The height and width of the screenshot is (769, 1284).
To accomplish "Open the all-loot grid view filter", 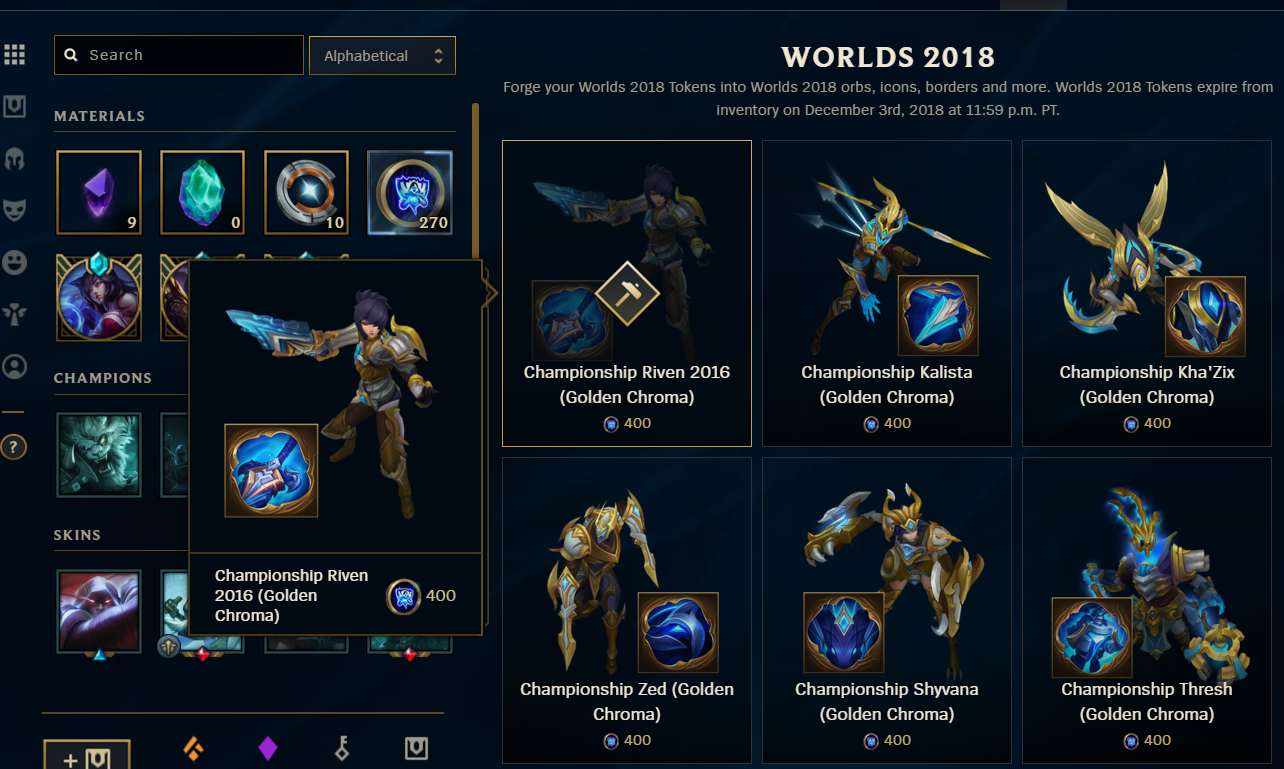I will pos(15,54).
